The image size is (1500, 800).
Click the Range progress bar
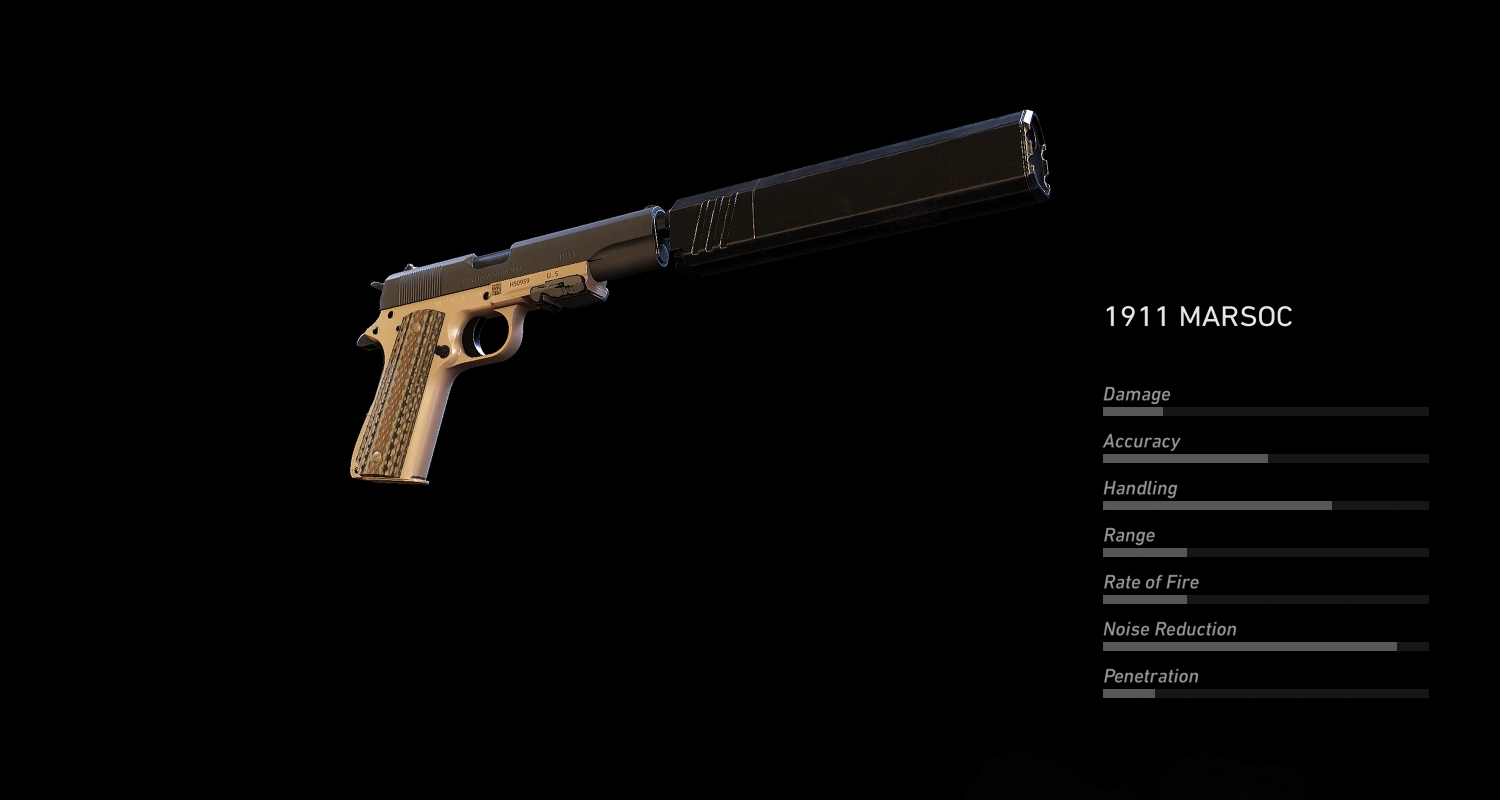pos(1265,552)
